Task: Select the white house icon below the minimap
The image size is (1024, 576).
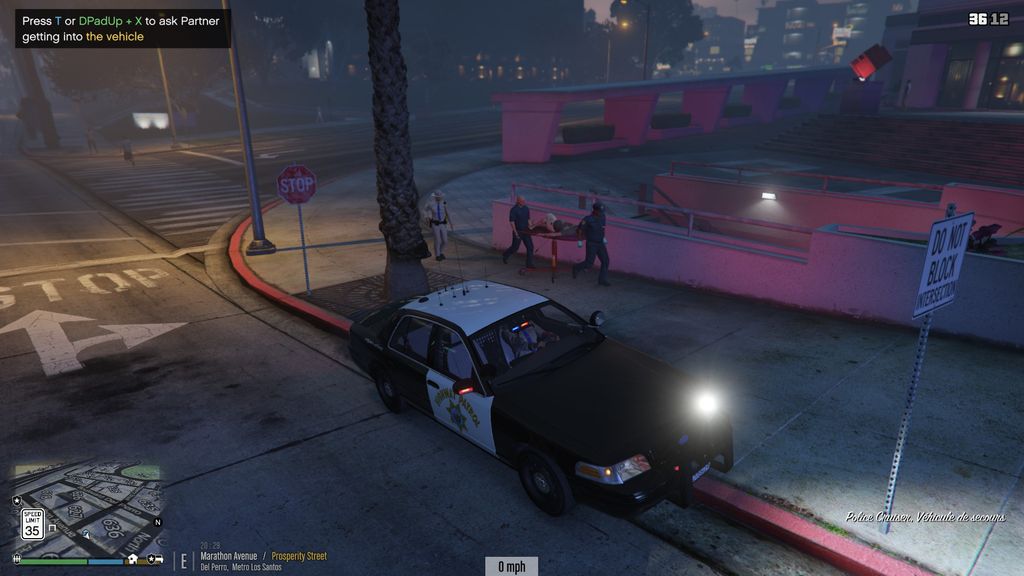Action: pyautogui.click(x=133, y=560)
